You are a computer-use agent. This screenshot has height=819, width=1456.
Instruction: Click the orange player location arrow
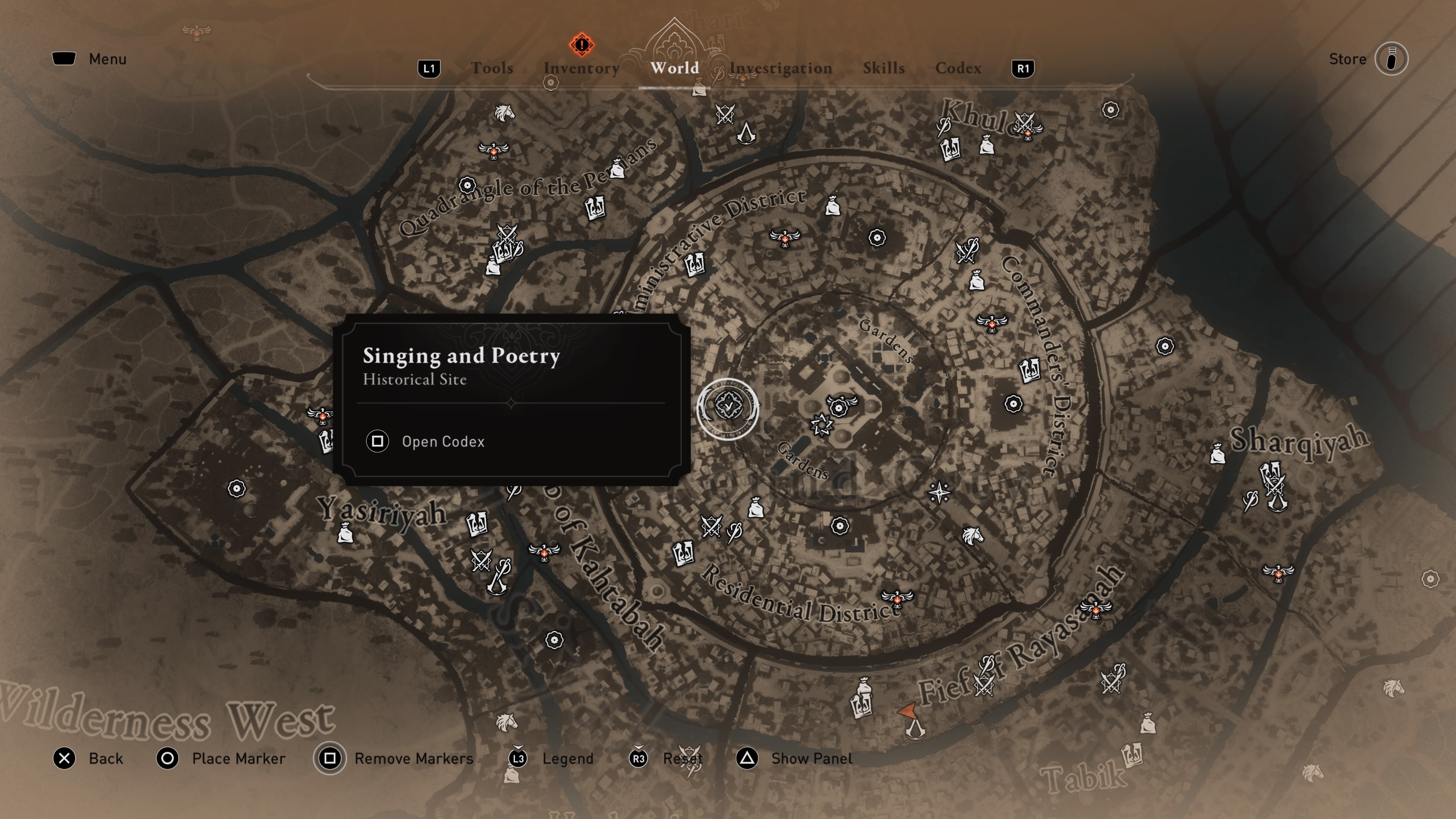point(908,711)
